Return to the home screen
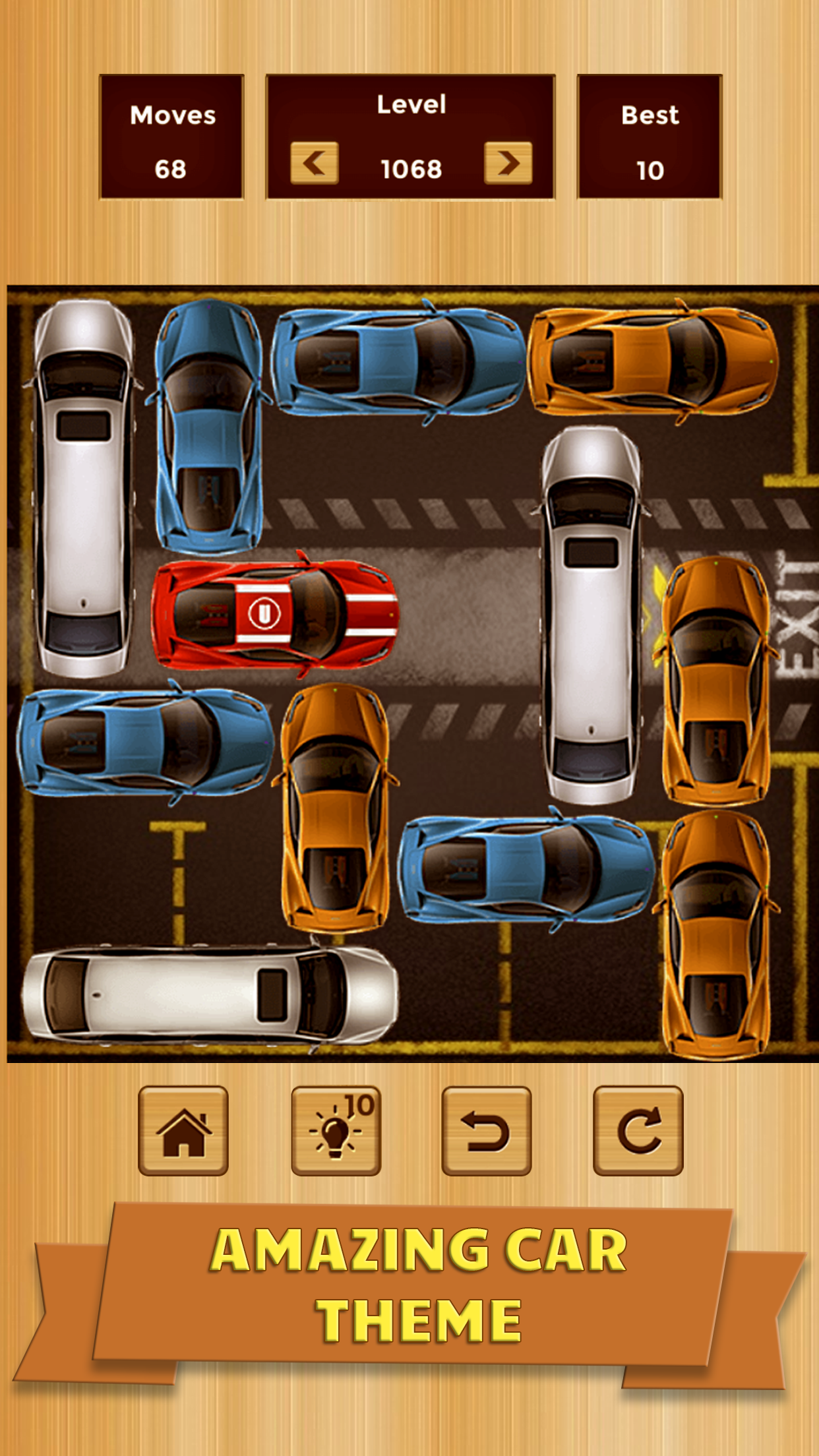 [183, 1130]
